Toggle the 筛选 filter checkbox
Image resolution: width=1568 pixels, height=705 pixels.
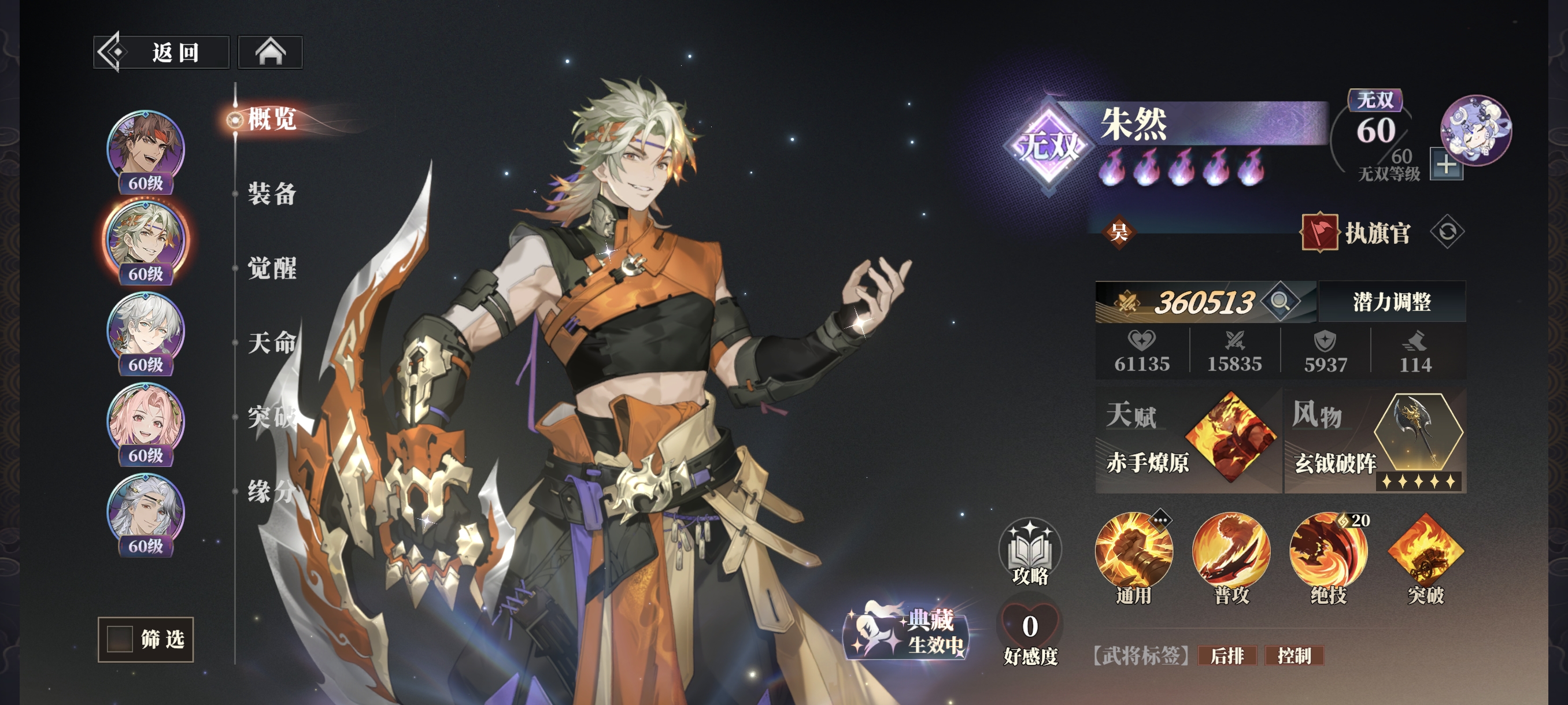120,639
